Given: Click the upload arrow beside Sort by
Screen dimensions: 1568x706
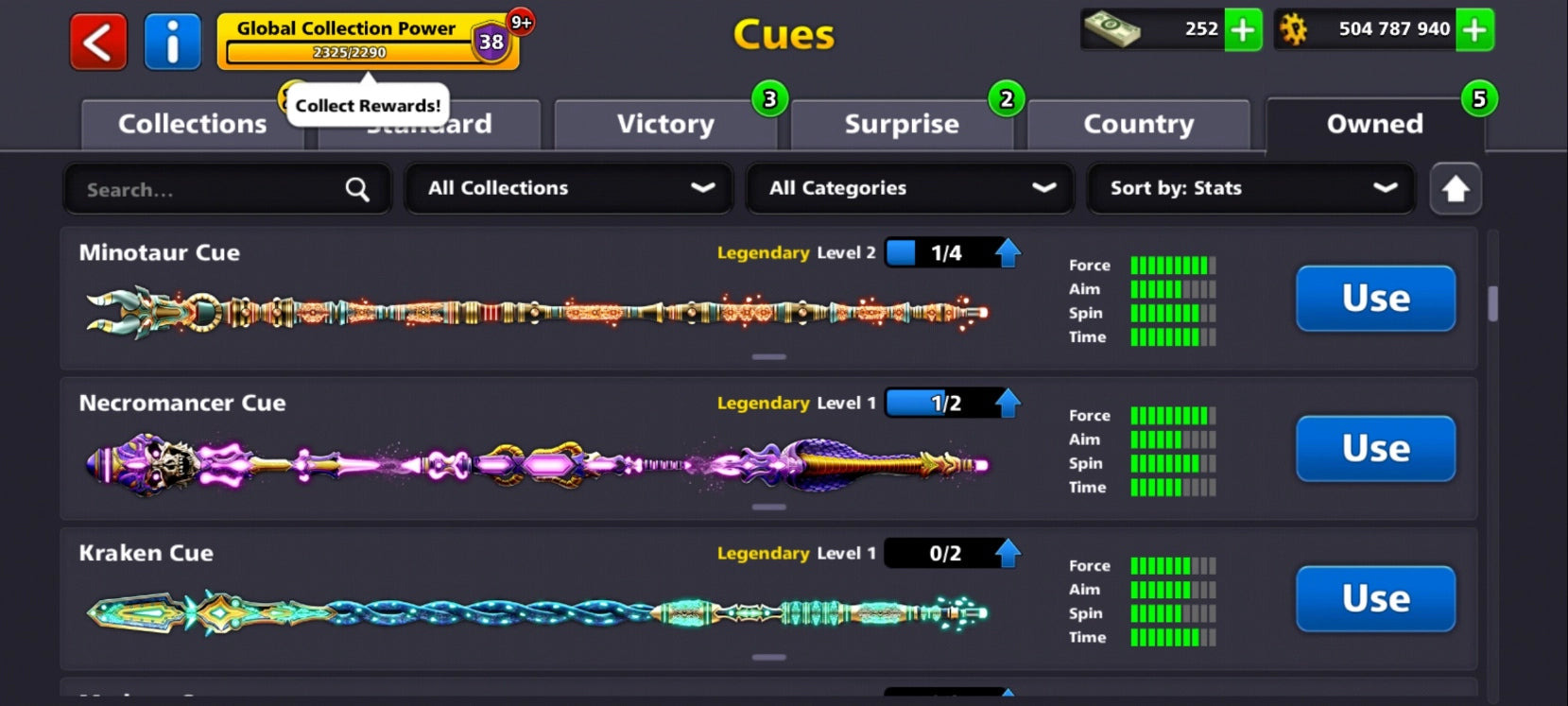Looking at the screenshot, I should [x=1456, y=188].
